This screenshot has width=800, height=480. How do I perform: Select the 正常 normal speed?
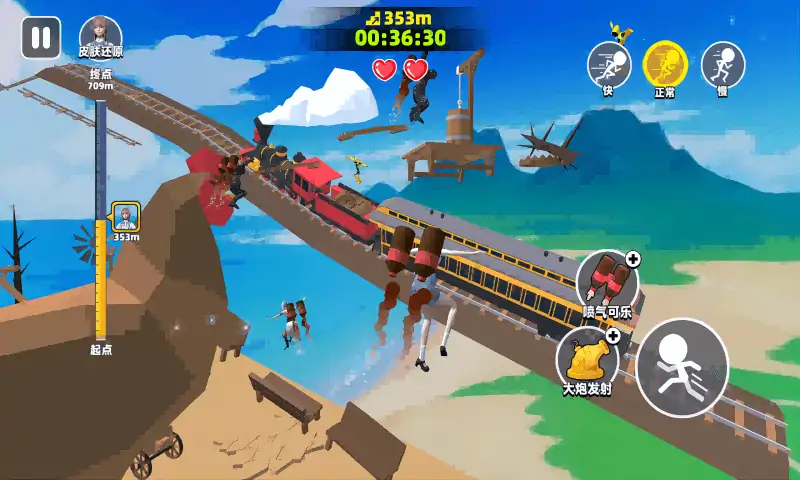[665, 65]
